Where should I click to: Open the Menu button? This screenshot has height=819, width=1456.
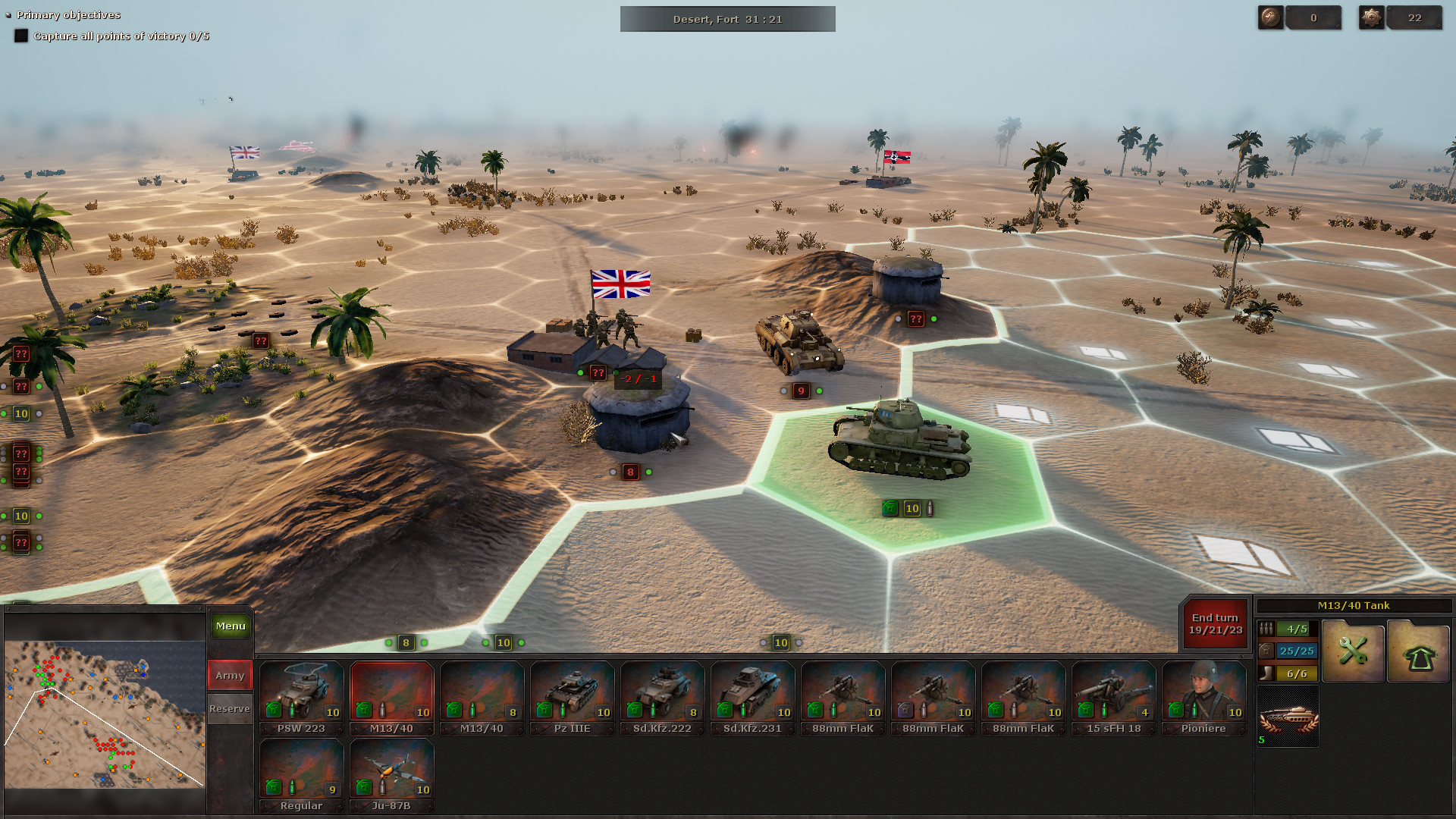pyautogui.click(x=230, y=626)
